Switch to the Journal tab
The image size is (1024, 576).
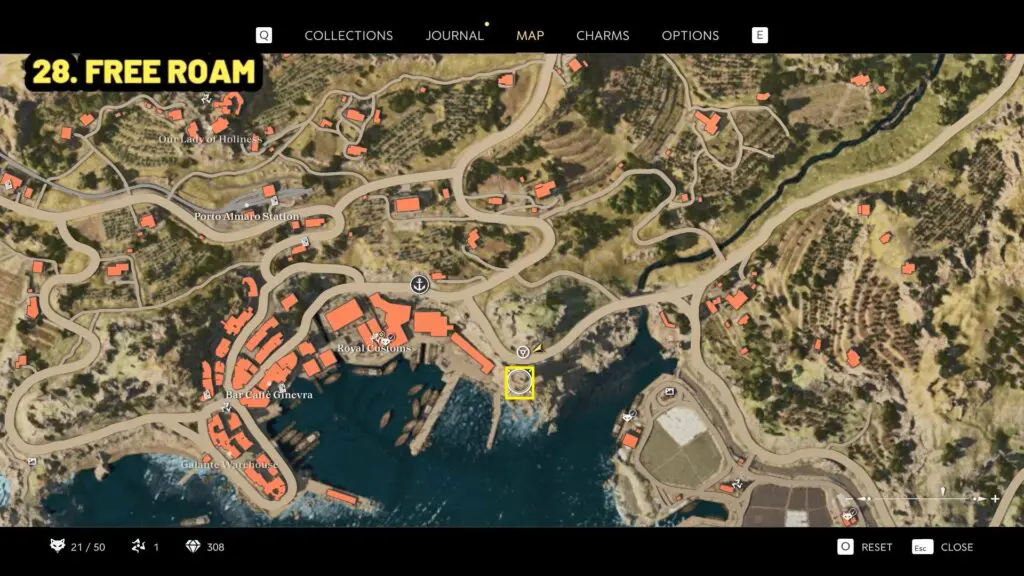coord(454,35)
